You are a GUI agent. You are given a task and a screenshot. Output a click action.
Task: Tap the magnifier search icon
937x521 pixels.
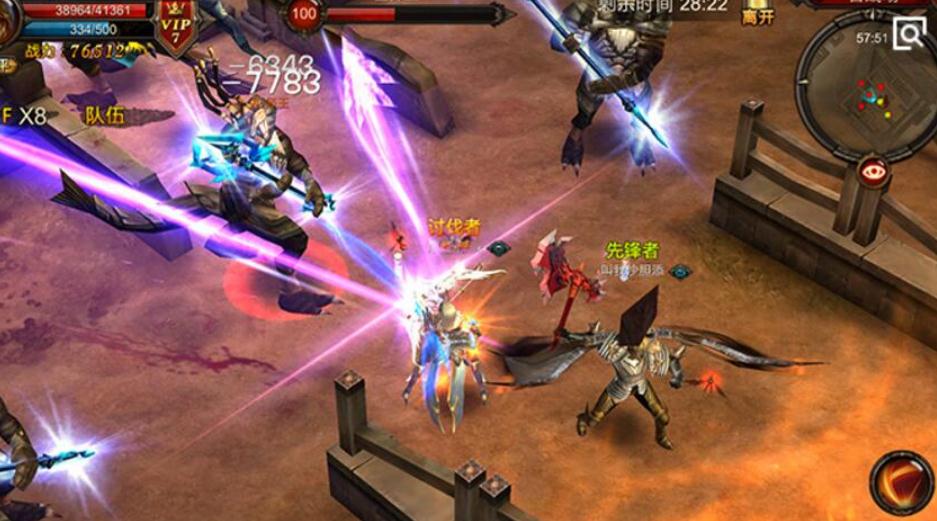click(909, 34)
